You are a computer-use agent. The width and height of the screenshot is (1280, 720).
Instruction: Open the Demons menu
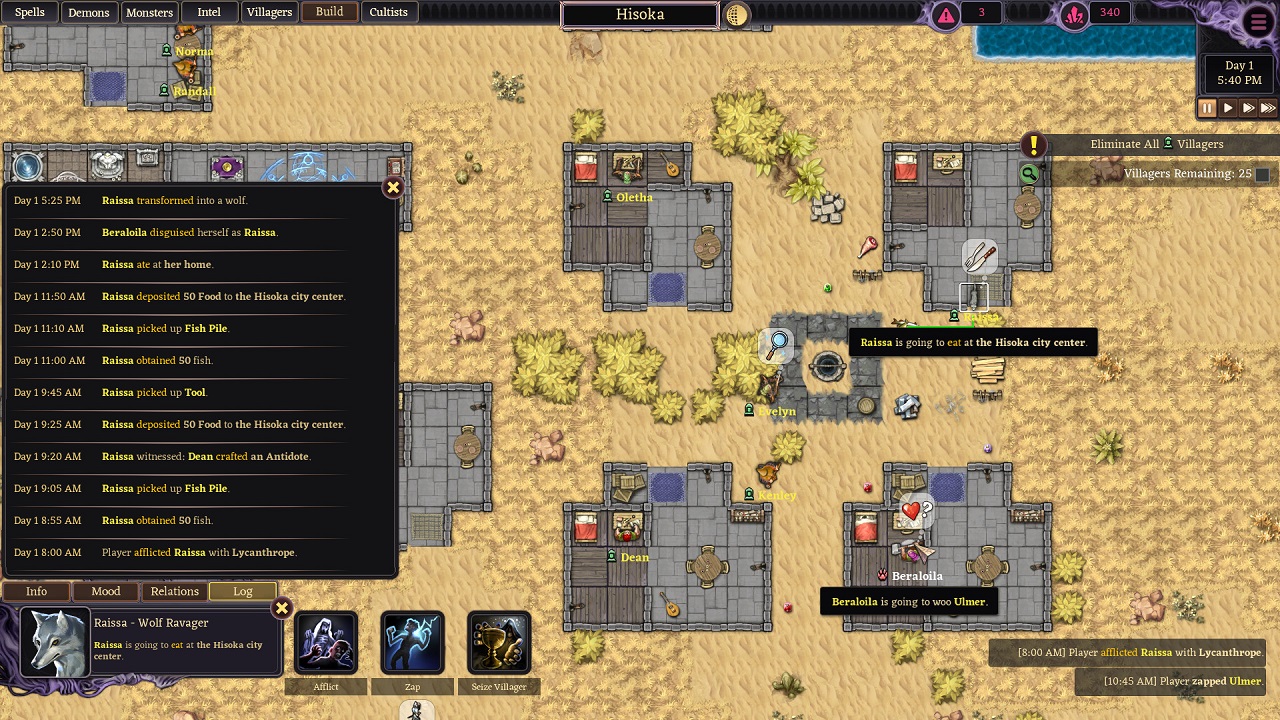click(89, 12)
